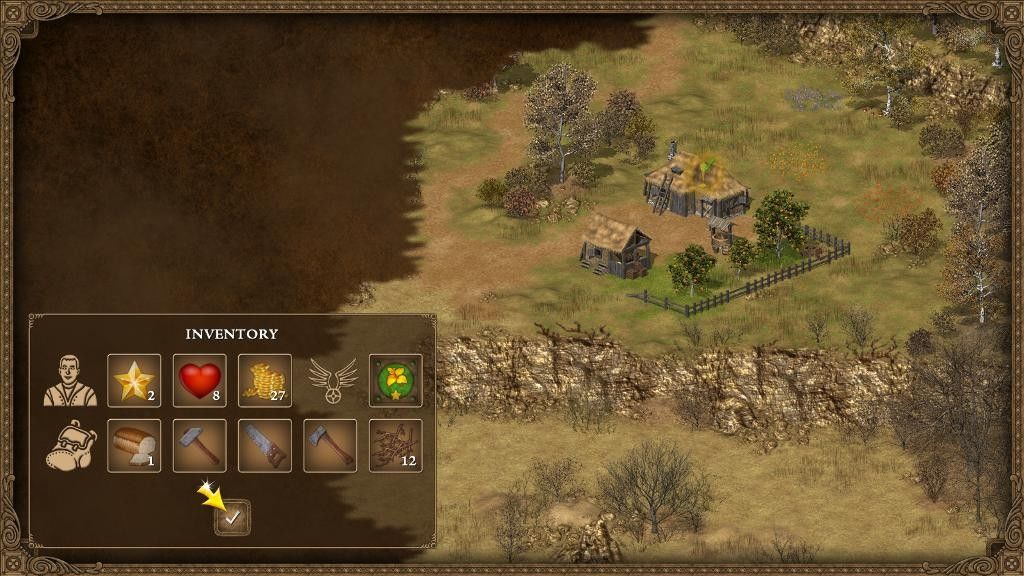The image size is (1024, 576).
Task: Pick the axe inventory slot
Action: (330, 445)
